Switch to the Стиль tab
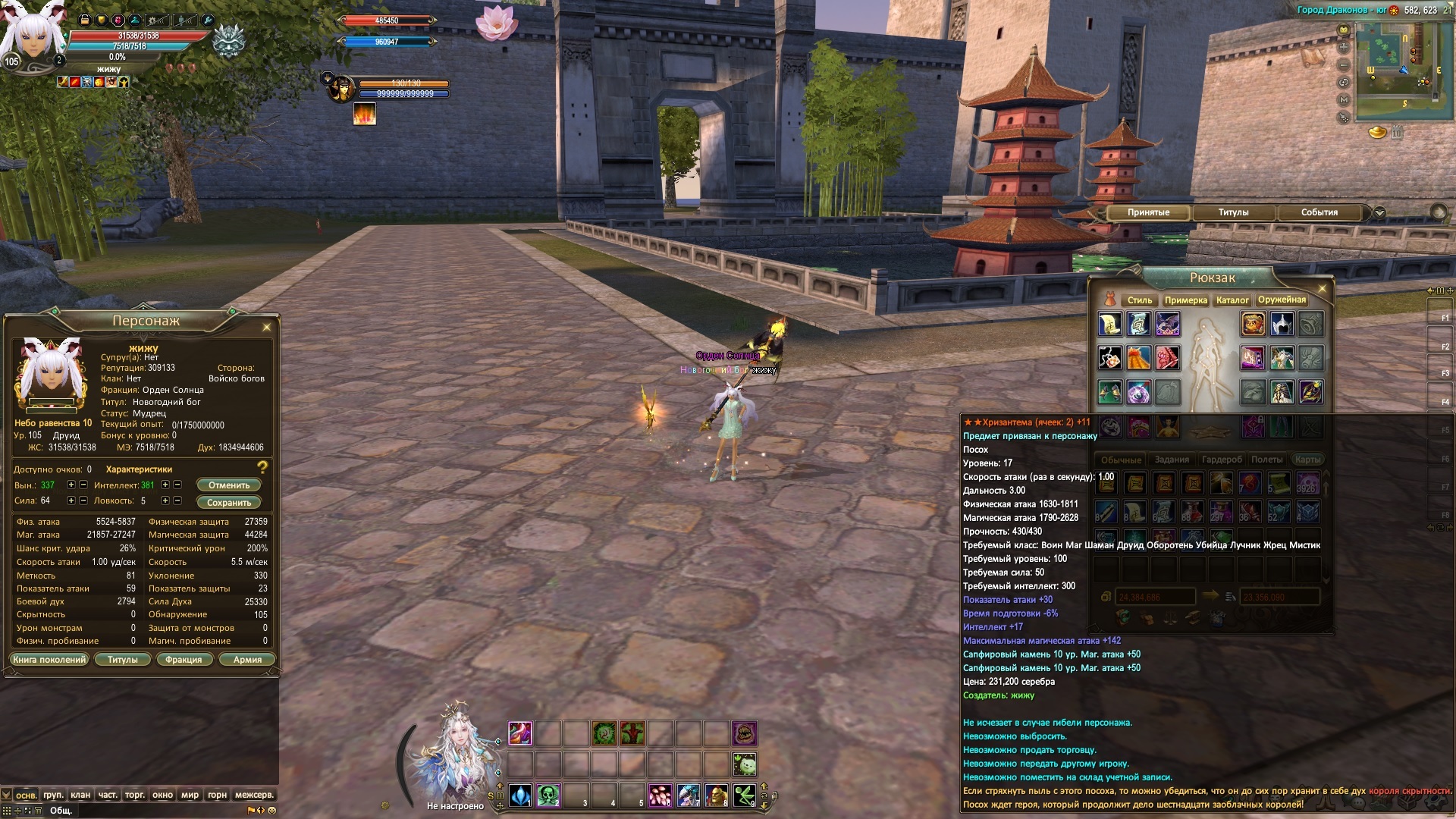Viewport: 1456px width, 819px height. click(1139, 300)
